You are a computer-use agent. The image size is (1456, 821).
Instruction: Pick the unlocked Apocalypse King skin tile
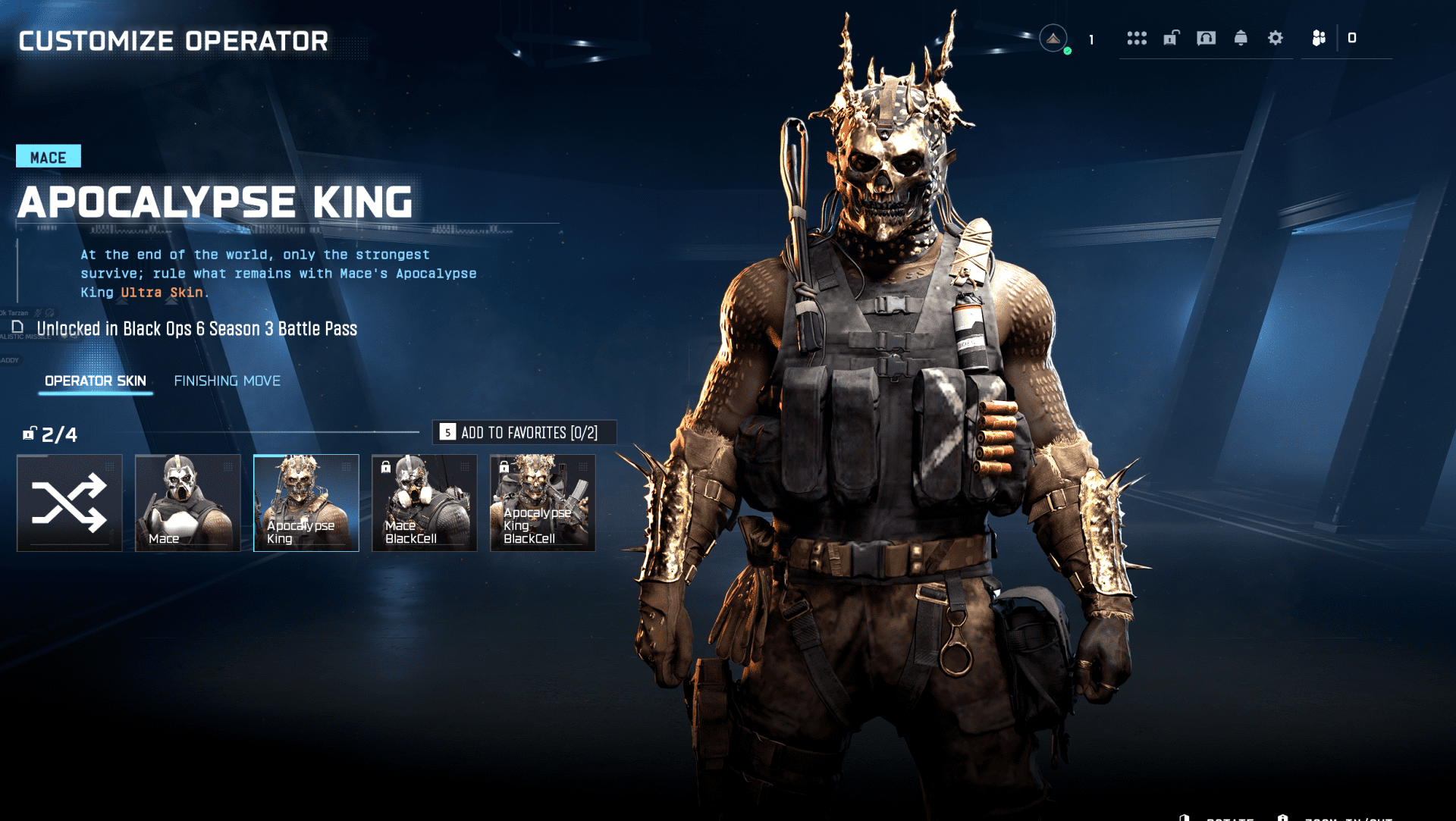(306, 503)
